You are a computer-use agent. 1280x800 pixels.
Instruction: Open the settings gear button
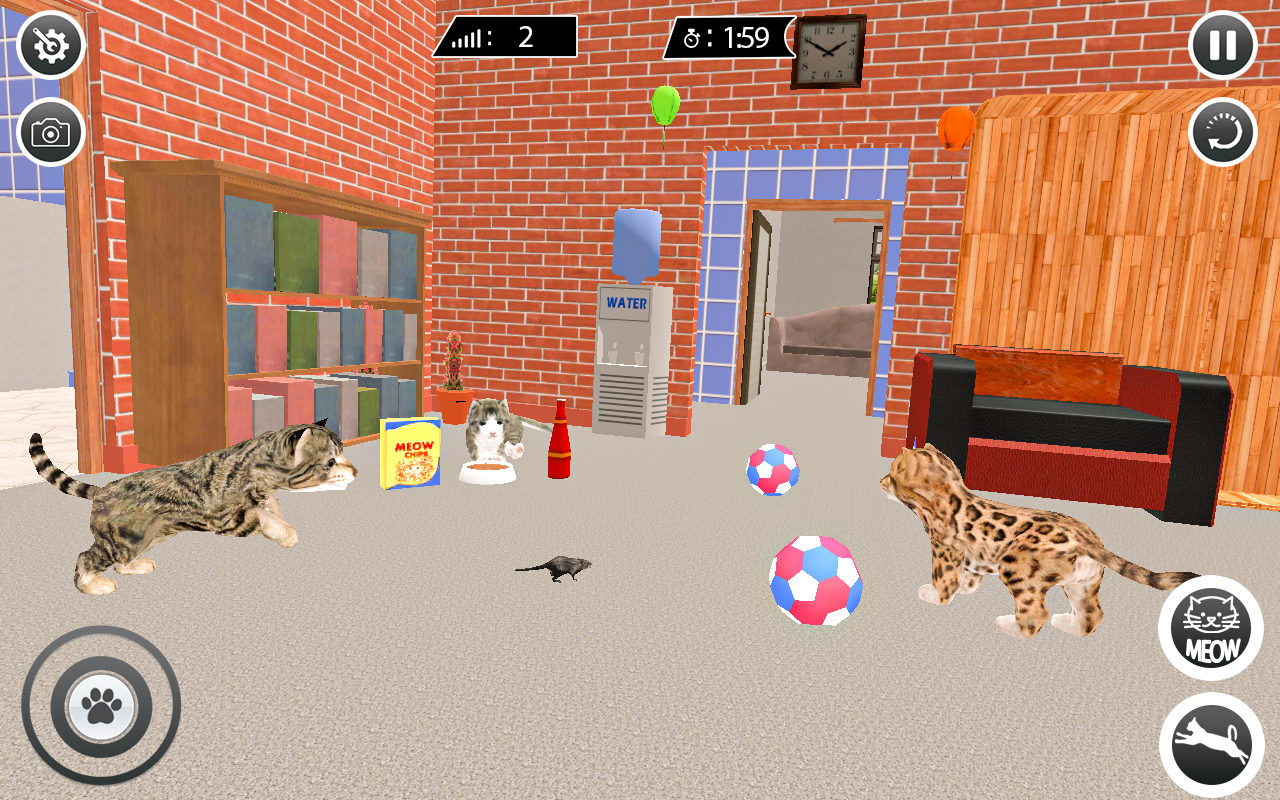pos(50,45)
